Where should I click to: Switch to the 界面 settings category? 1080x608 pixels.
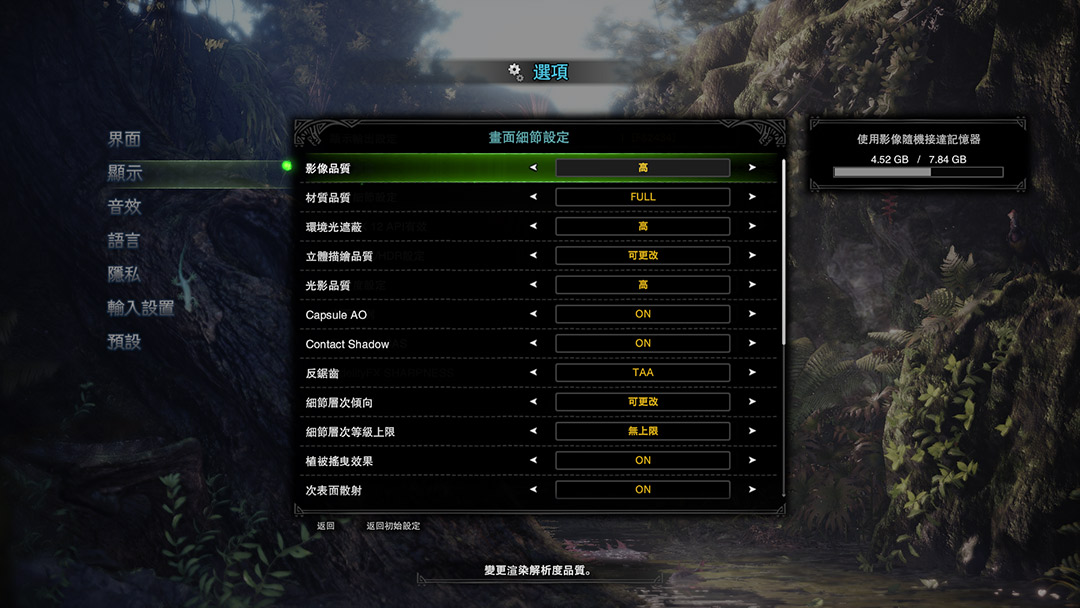pos(125,139)
